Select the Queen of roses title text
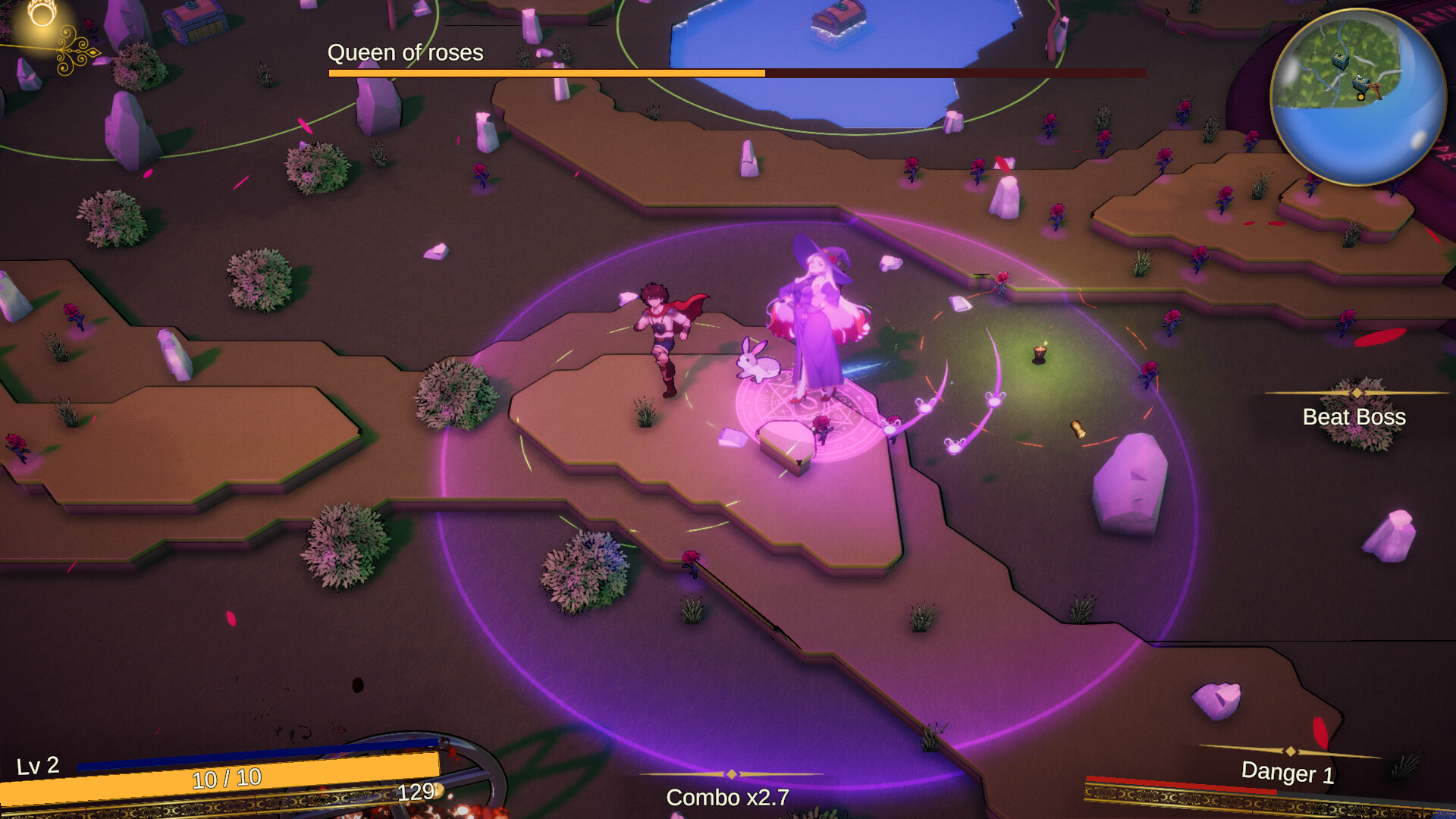The height and width of the screenshot is (819, 1456). tap(405, 53)
